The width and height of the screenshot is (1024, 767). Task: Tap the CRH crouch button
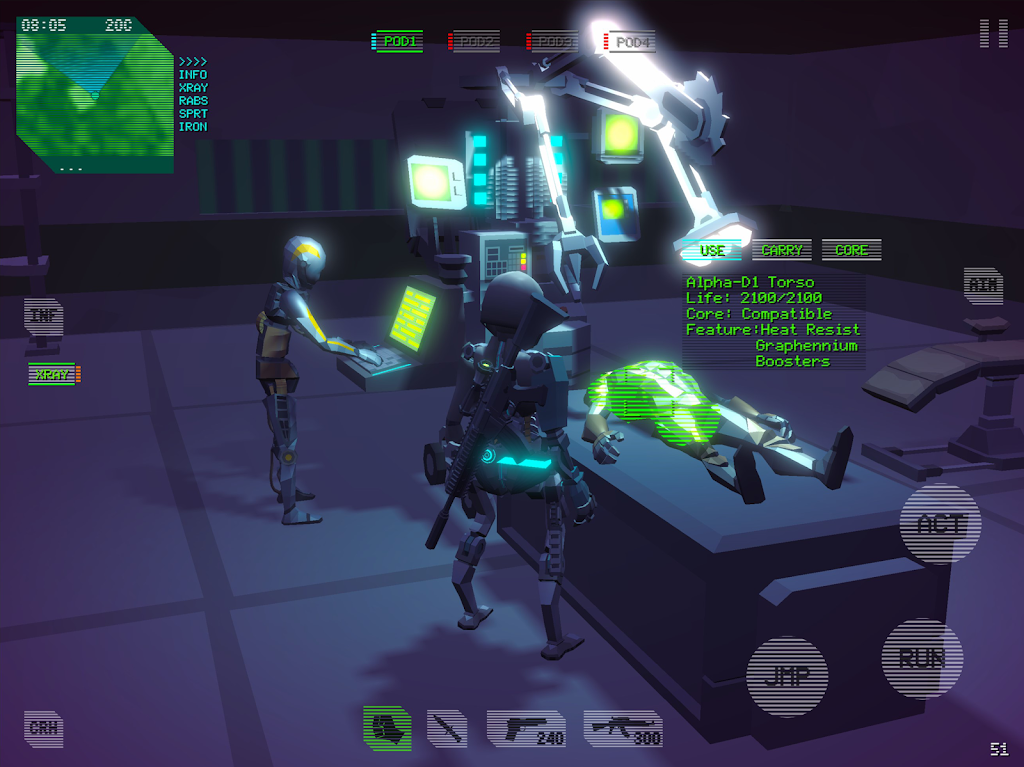coord(44,728)
